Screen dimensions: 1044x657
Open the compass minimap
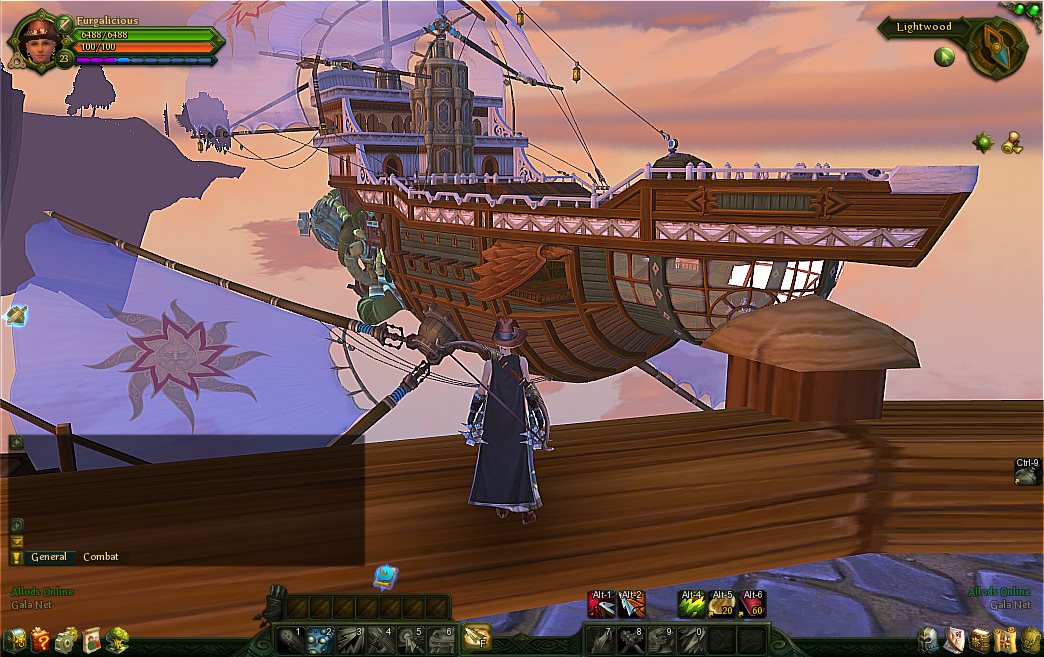tap(996, 48)
